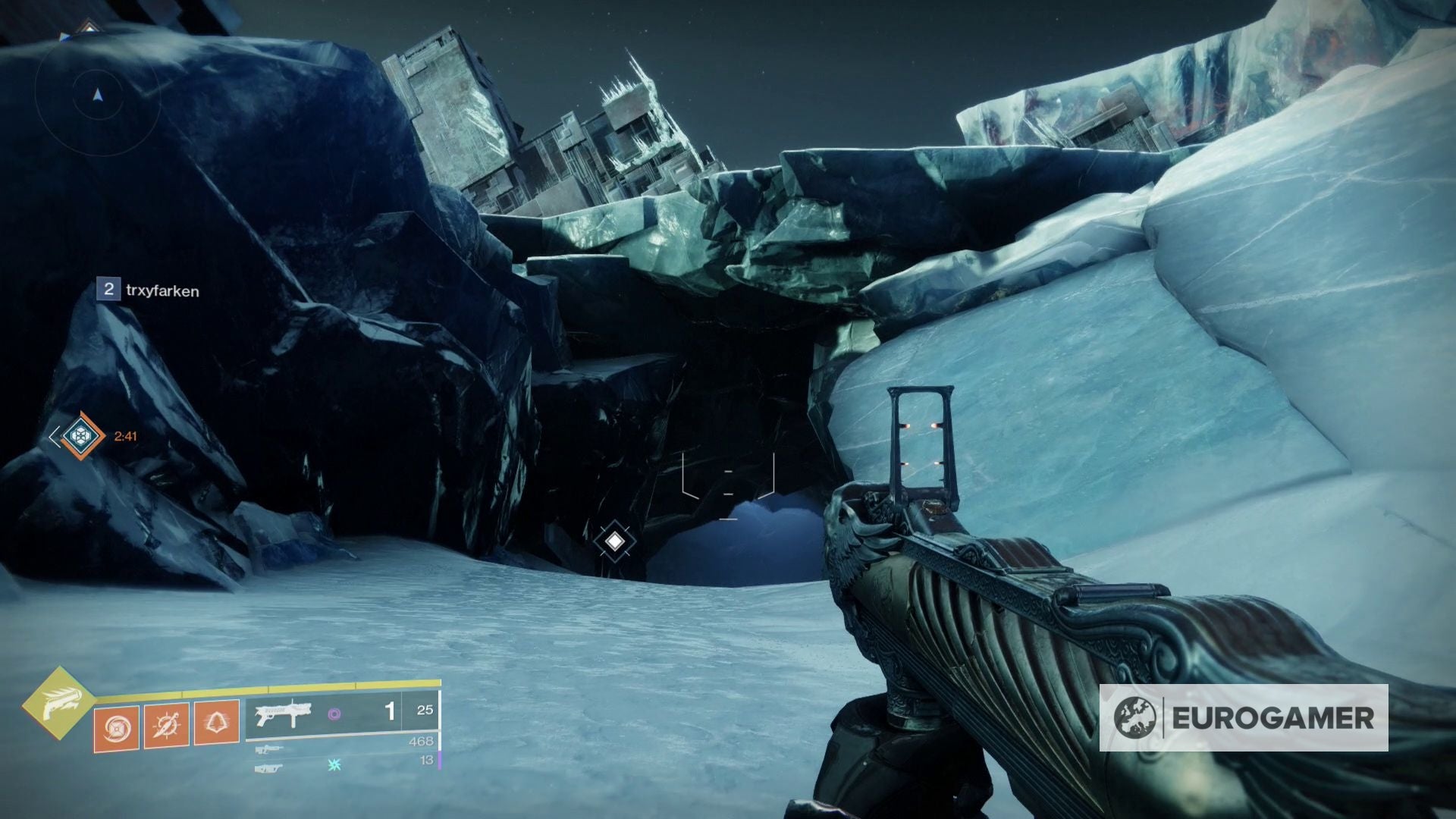Click the fireteam emblem beside trxyfarken
Image resolution: width=1456 pixels, height=819 pixels.
pyautogui.click(x=109, y=290)
